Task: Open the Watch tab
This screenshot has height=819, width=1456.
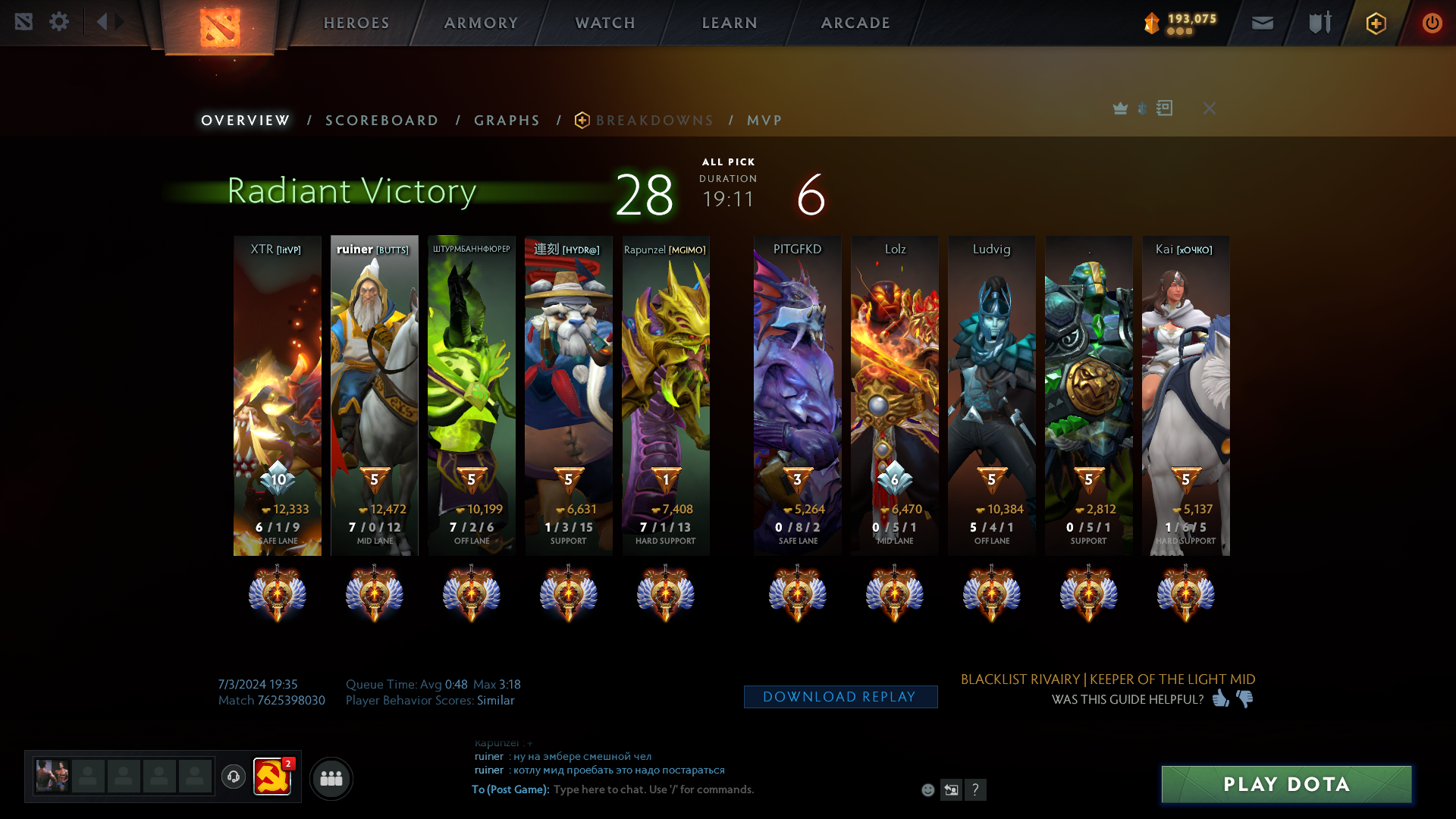Action: [x=605, y=23]
